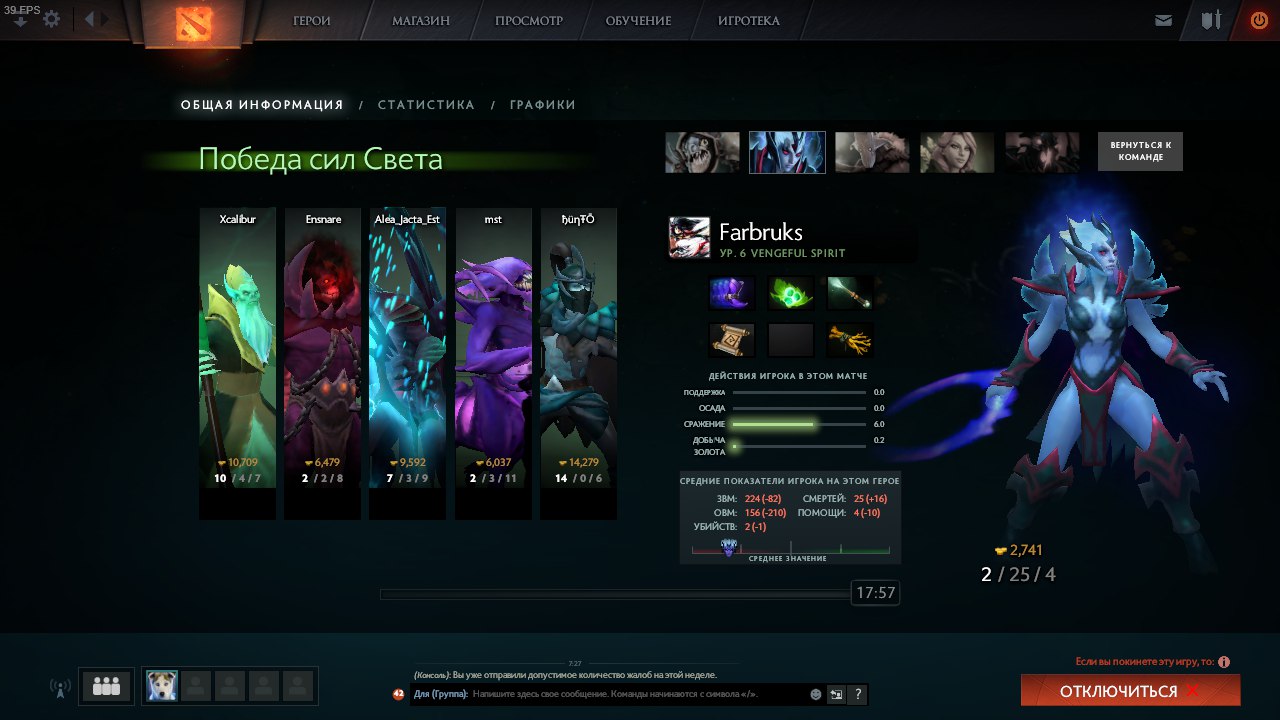Click the ВЕРНУТЬСЯ К КОМАНДЕ button
This screenshot has height=720, width=1280.
click(x=1139, y=150)
